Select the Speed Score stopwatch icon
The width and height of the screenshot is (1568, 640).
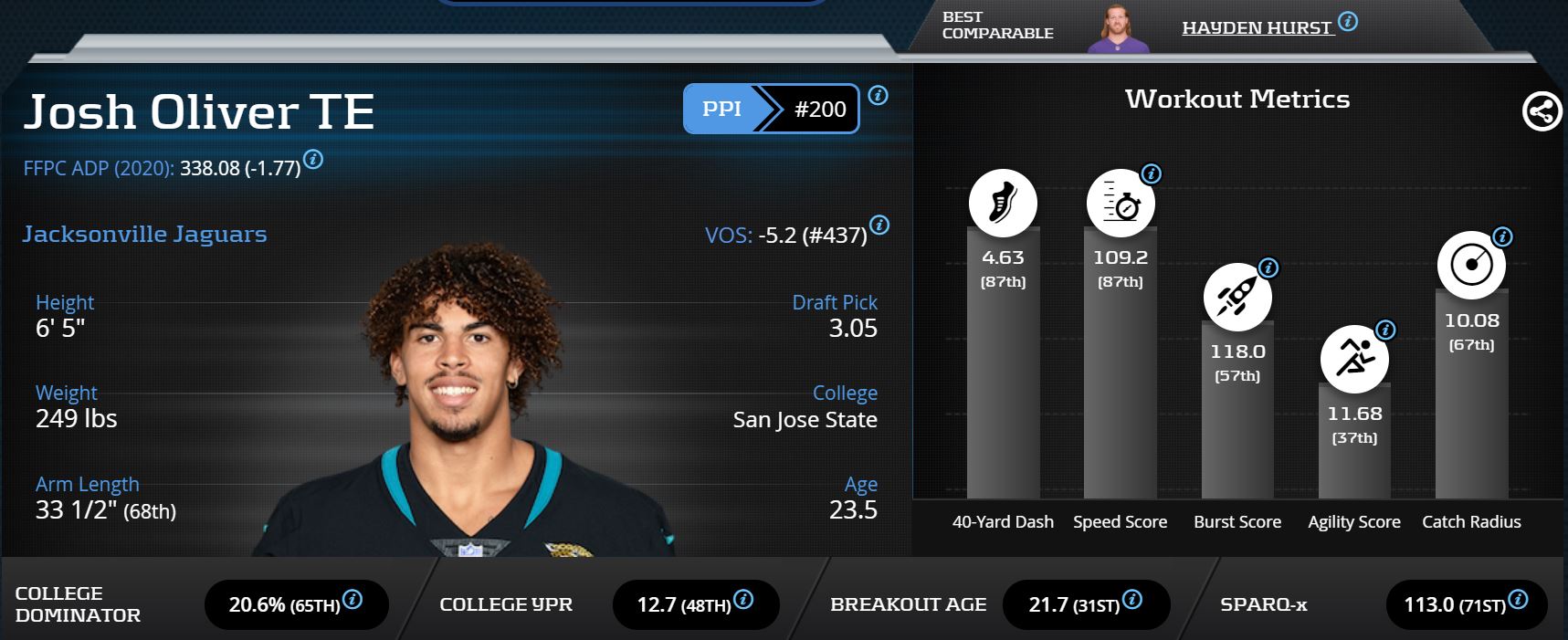point(1121,203)
